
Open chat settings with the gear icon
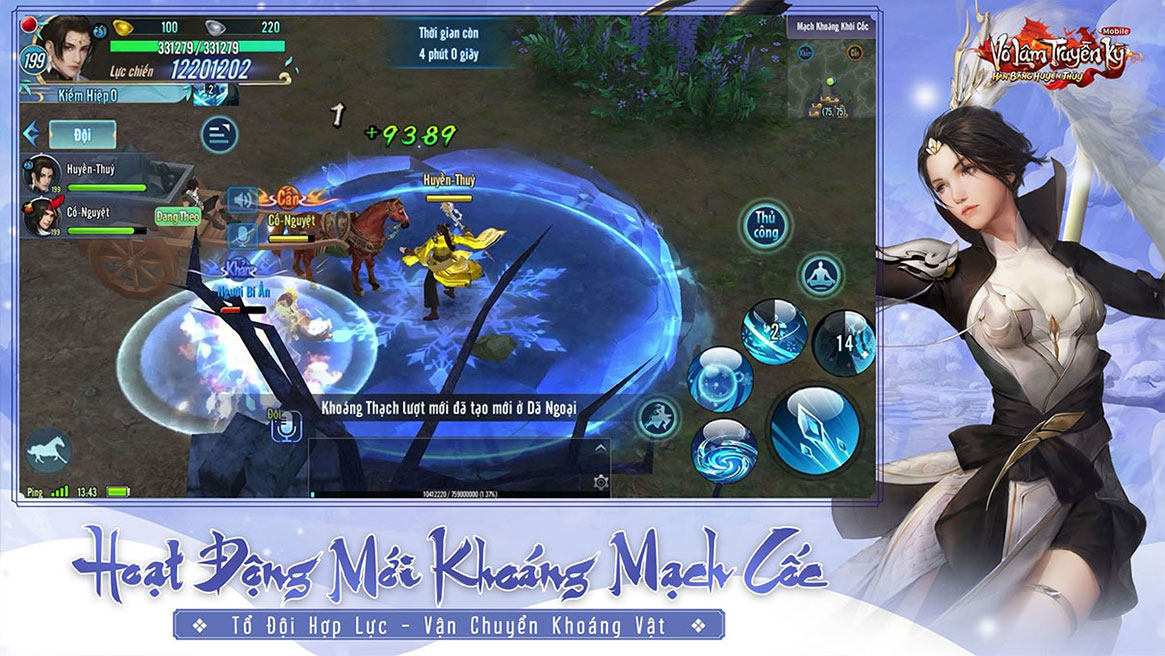(600, 482)
